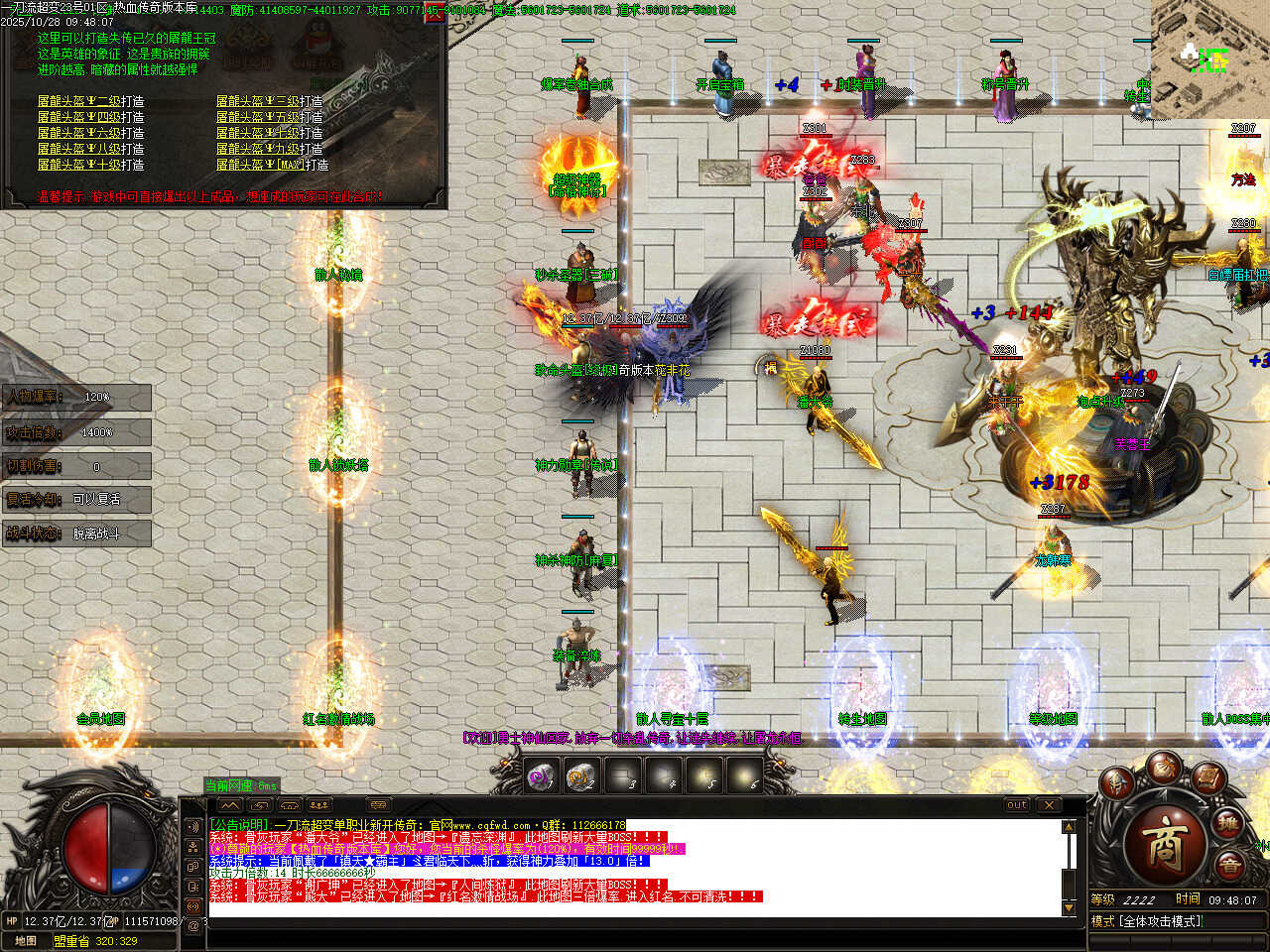Select the 屠龍头盔 三级打造 link
The height and width of the screenshot is (952, 1270).
click(270, 101)
